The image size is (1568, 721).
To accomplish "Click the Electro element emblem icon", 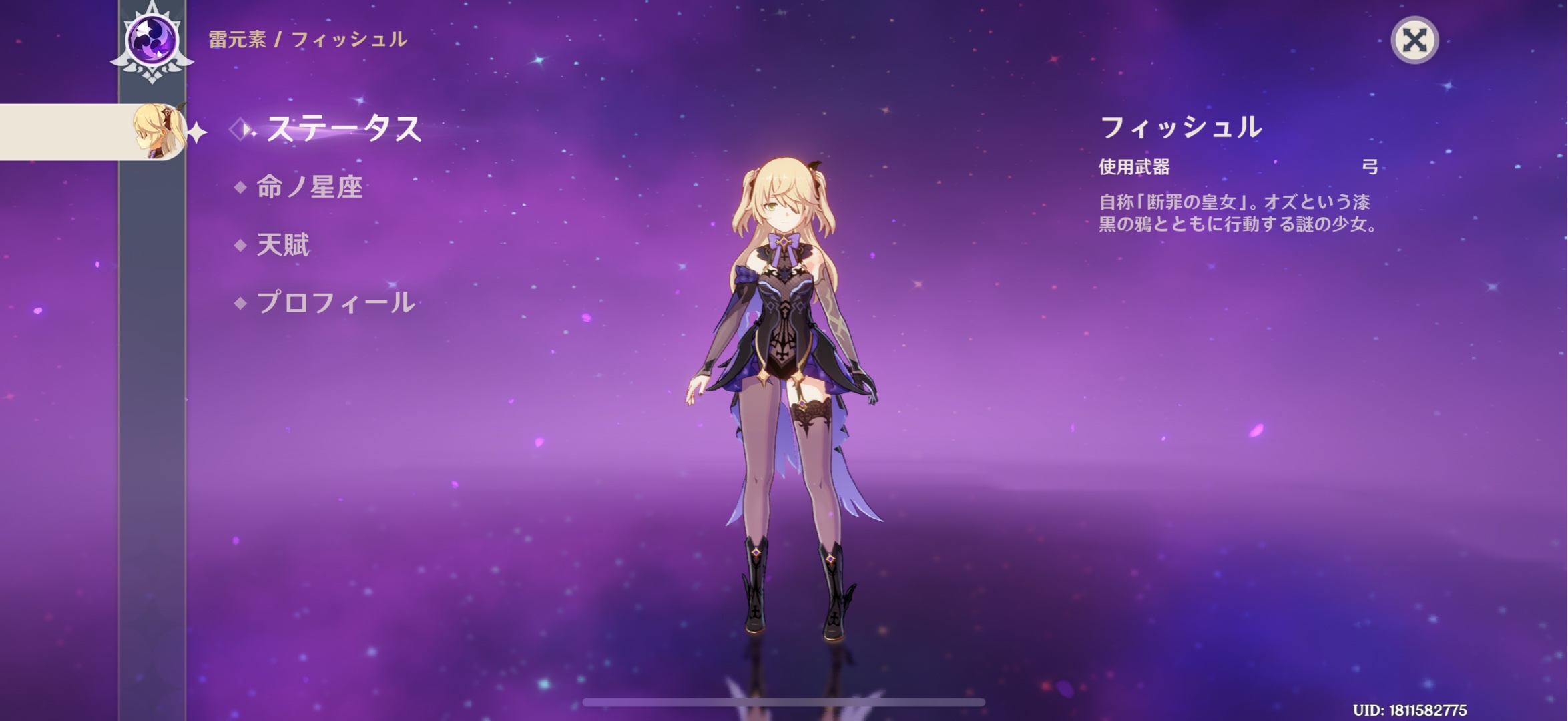I will tap(152, 40).
